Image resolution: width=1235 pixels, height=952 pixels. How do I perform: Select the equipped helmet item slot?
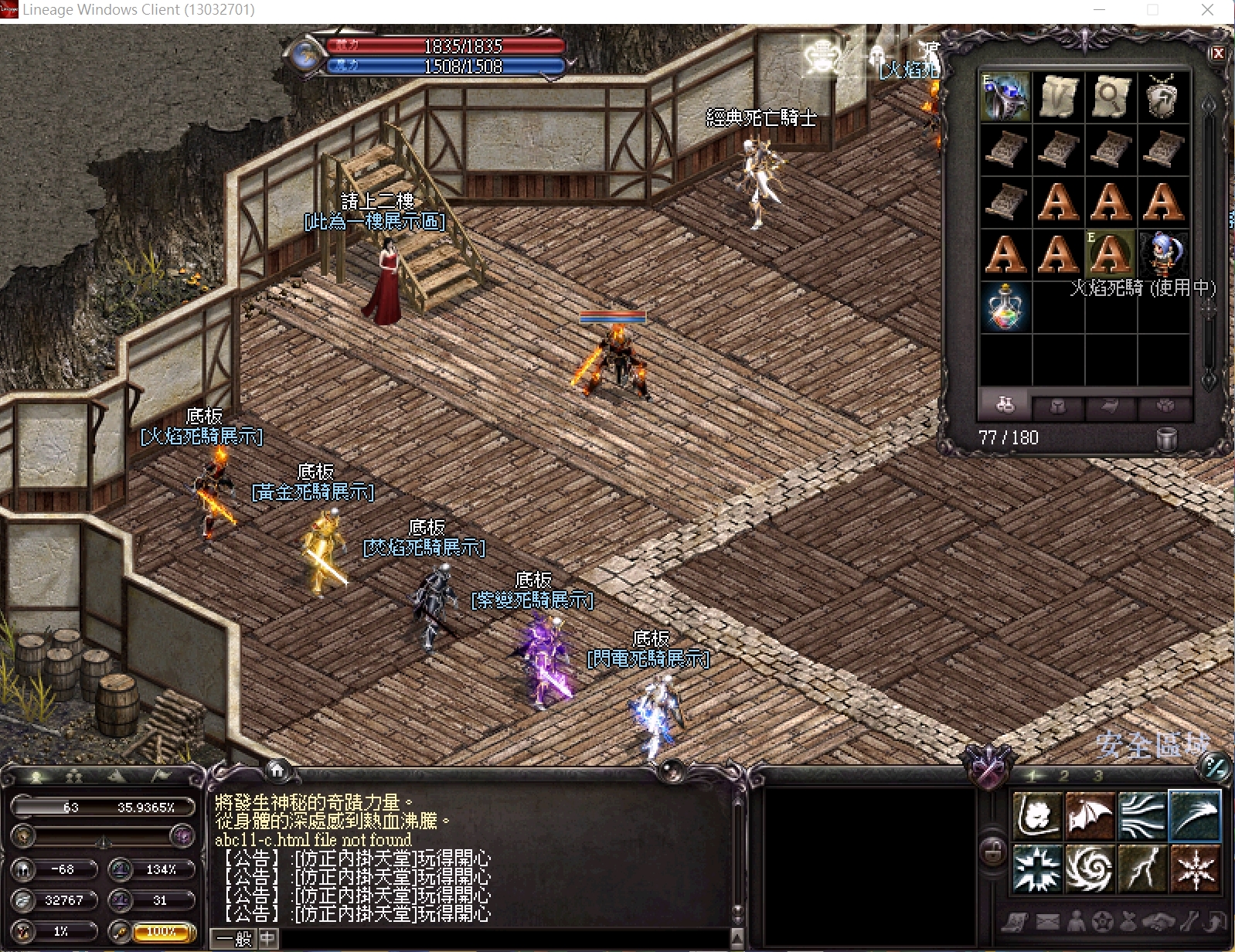pos(1005,97)
